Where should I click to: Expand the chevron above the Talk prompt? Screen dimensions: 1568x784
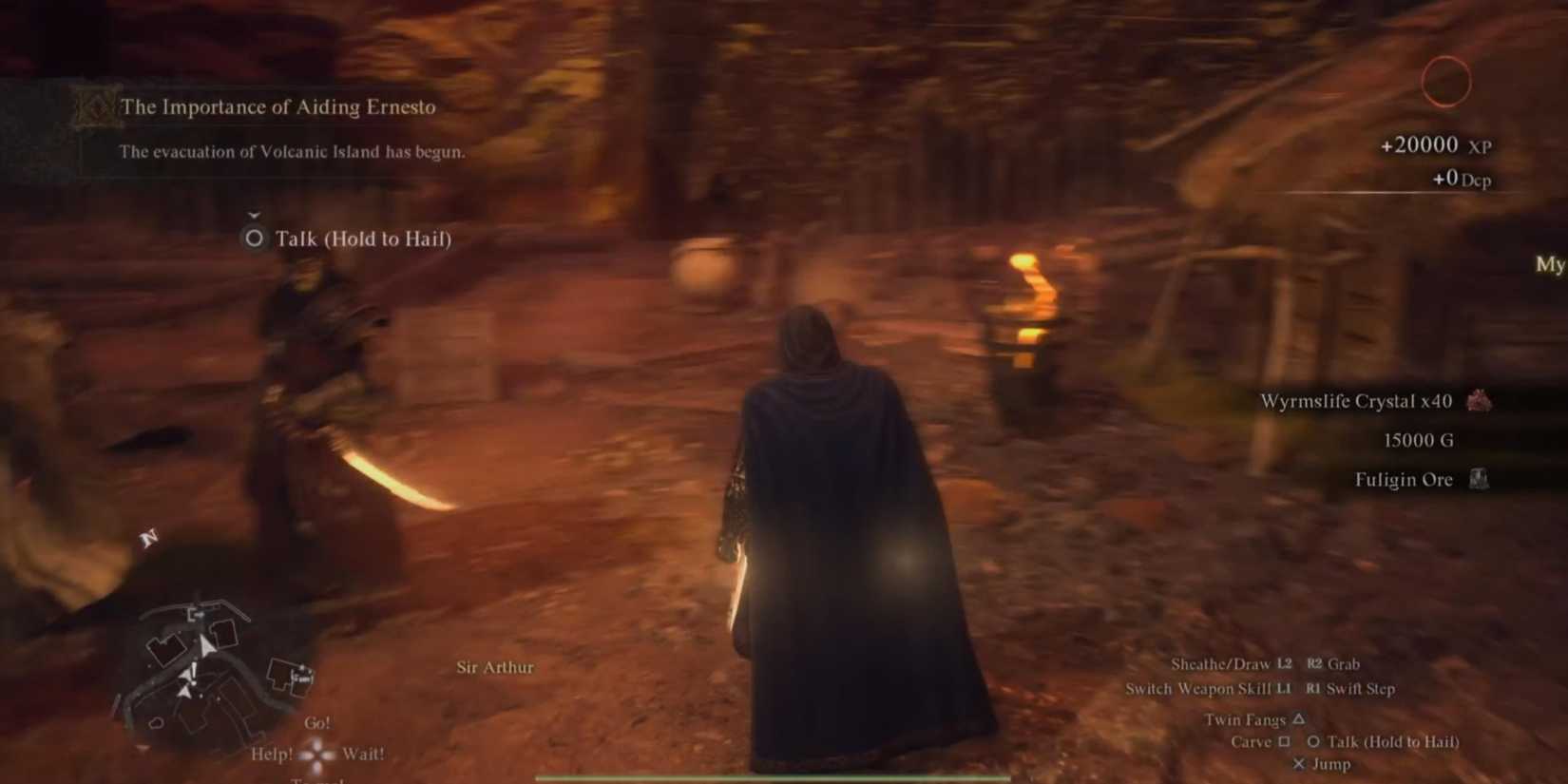[252, 215]
